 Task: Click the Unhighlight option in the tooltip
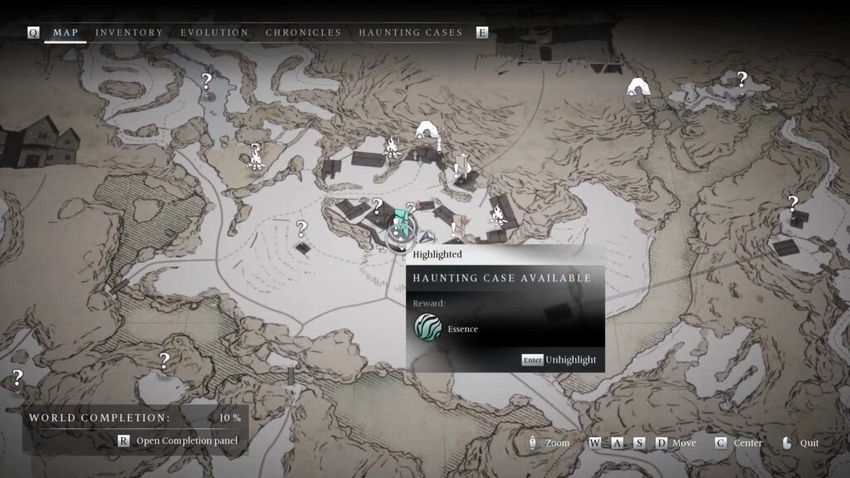570,360
